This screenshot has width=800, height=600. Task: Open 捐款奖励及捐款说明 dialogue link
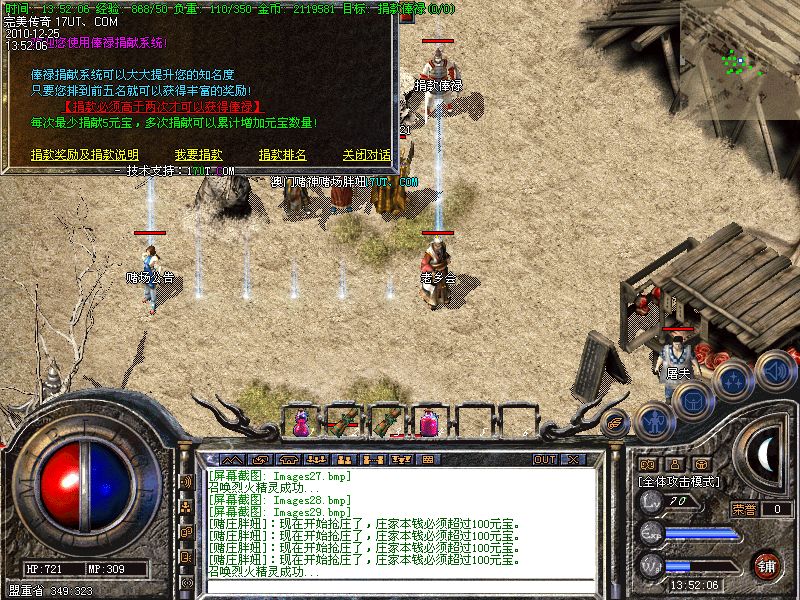tap(85, 155)
